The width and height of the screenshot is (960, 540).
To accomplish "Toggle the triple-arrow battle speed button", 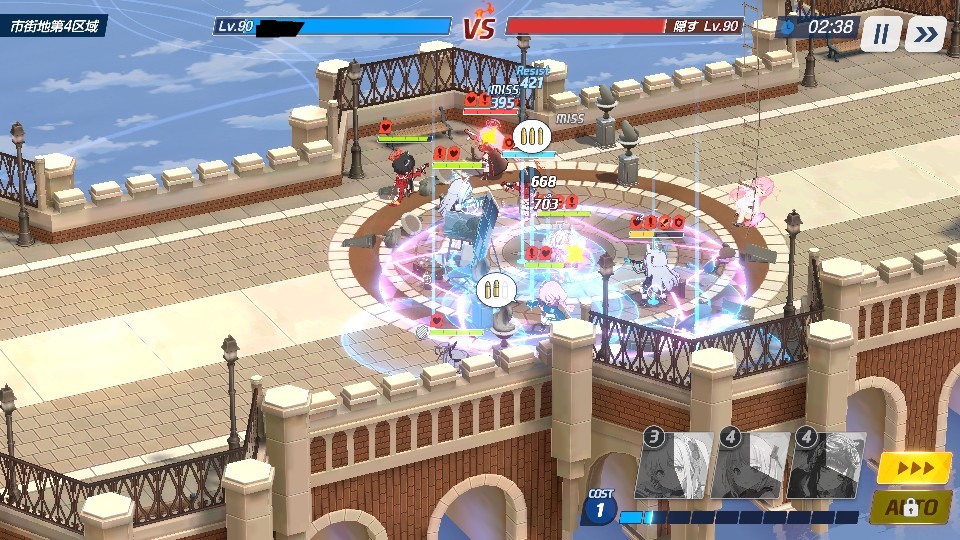I will click(x=914, y=467).
